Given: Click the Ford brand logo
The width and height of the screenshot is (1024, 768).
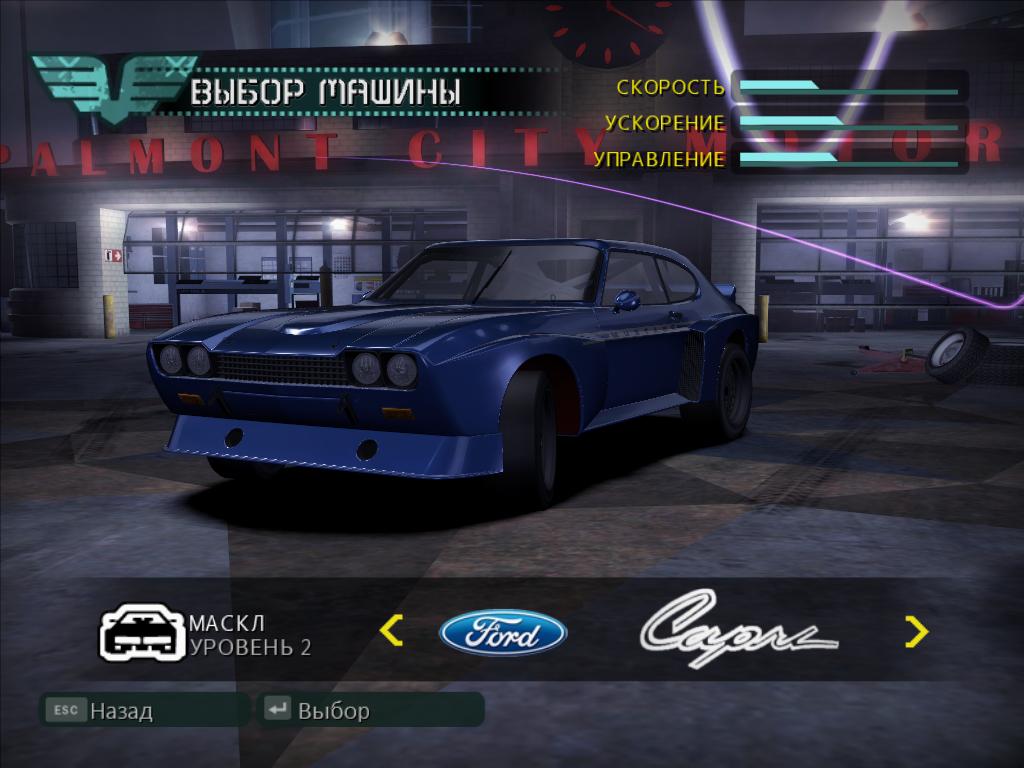Looking at the screenshot, I should click(503, 633).
